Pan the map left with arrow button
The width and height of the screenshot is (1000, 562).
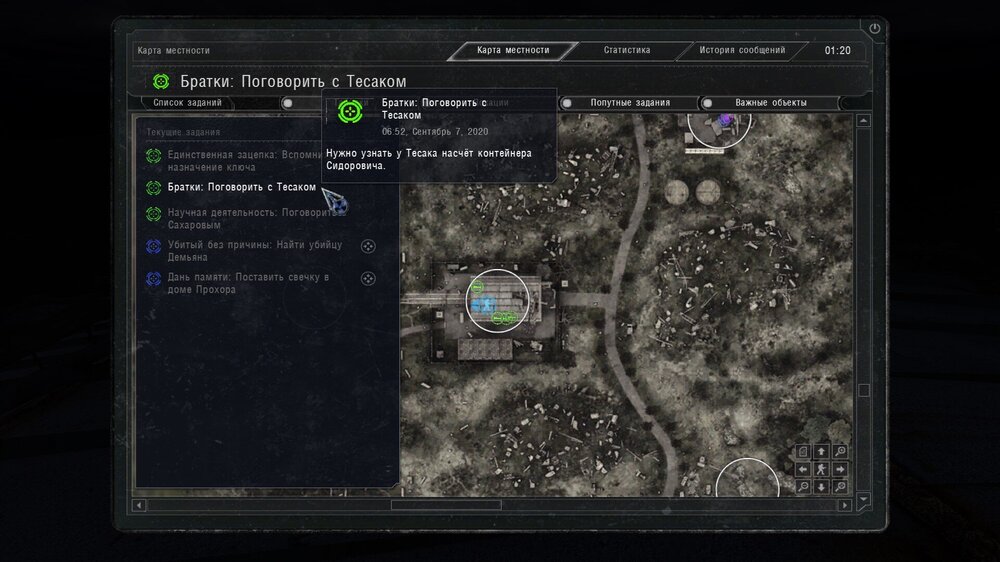803,468
